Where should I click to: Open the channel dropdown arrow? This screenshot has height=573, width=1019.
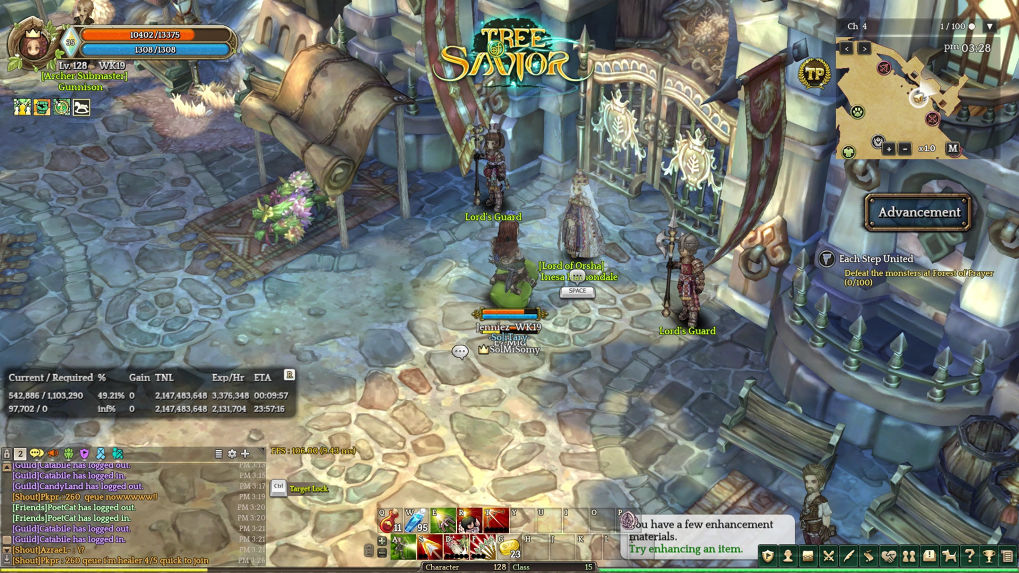990,26
